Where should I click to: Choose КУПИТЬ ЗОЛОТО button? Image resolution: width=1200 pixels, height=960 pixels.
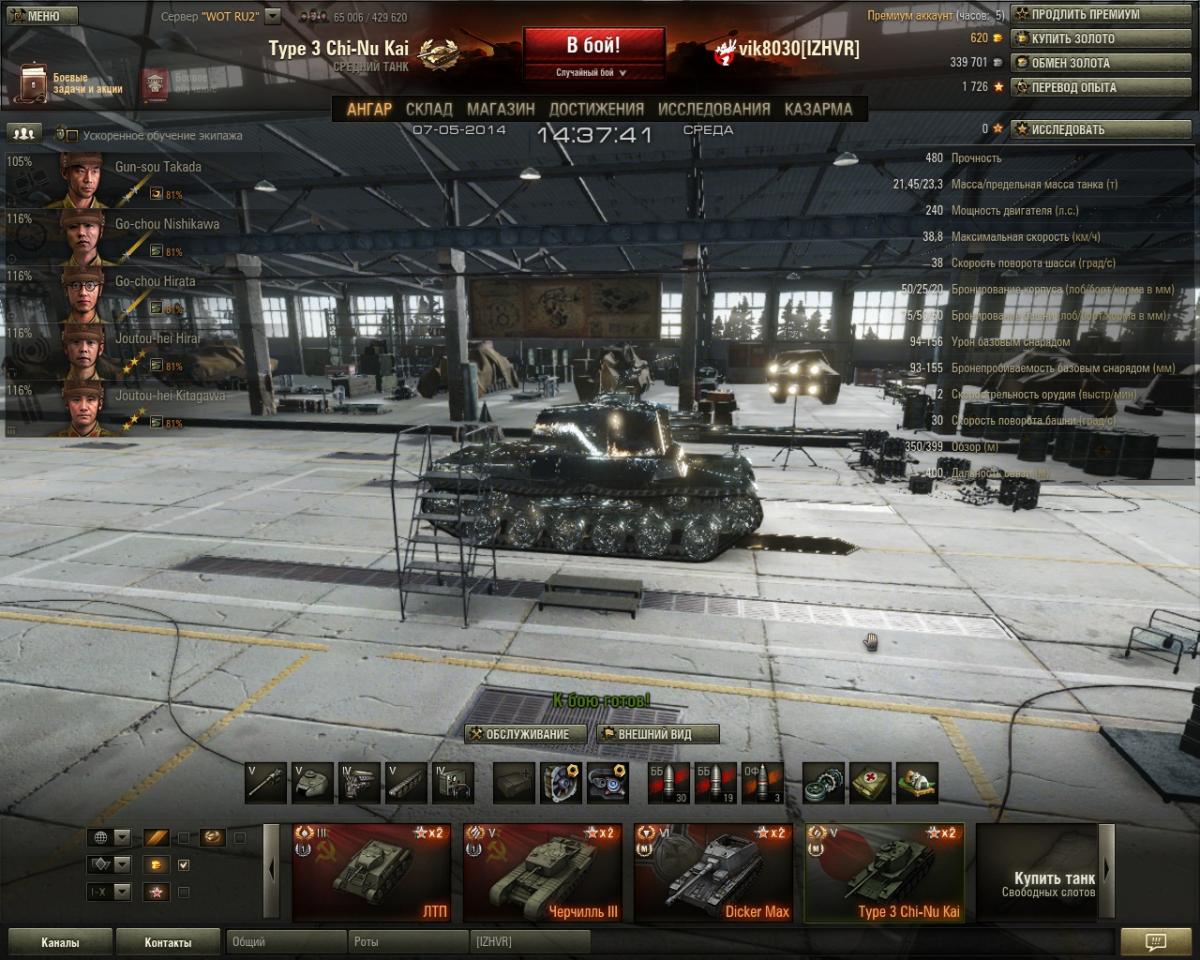(1087, 39)
